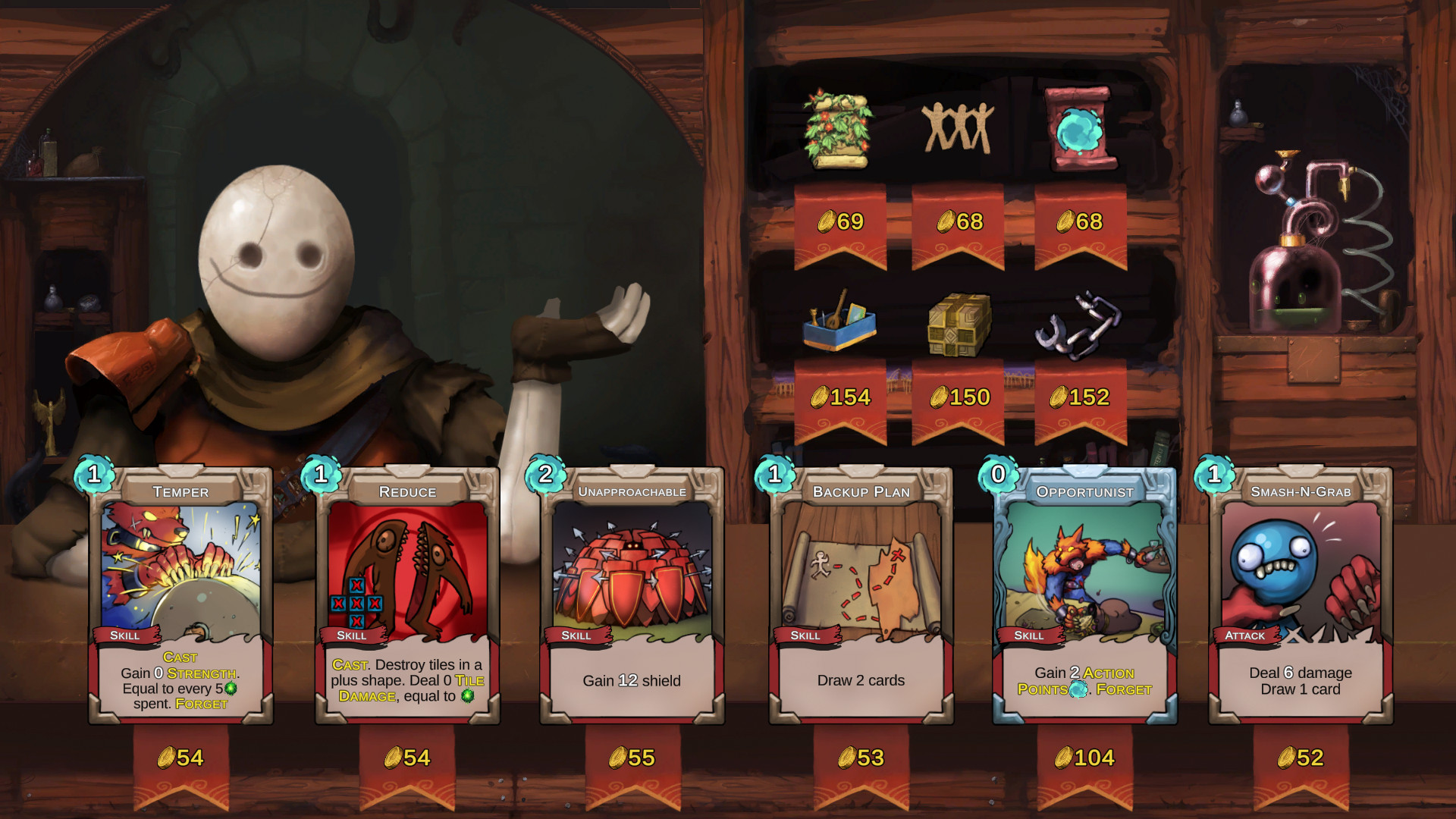The height and width of the screenshot is (819, 1456).
Task: Buy the item priced 69 coins
Action: click(839, 221)
